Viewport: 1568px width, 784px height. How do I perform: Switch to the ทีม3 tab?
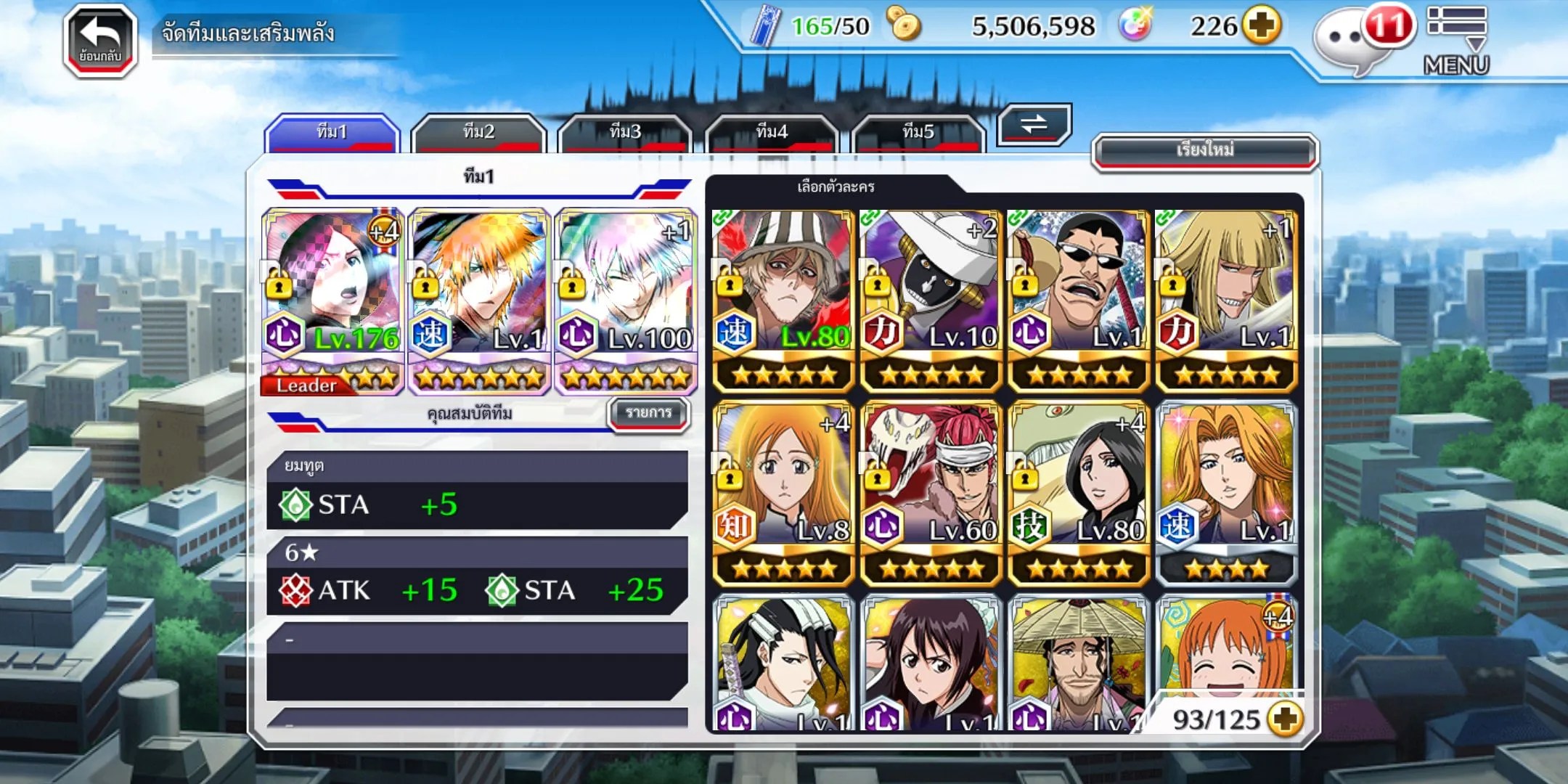(x=625, y=133)
